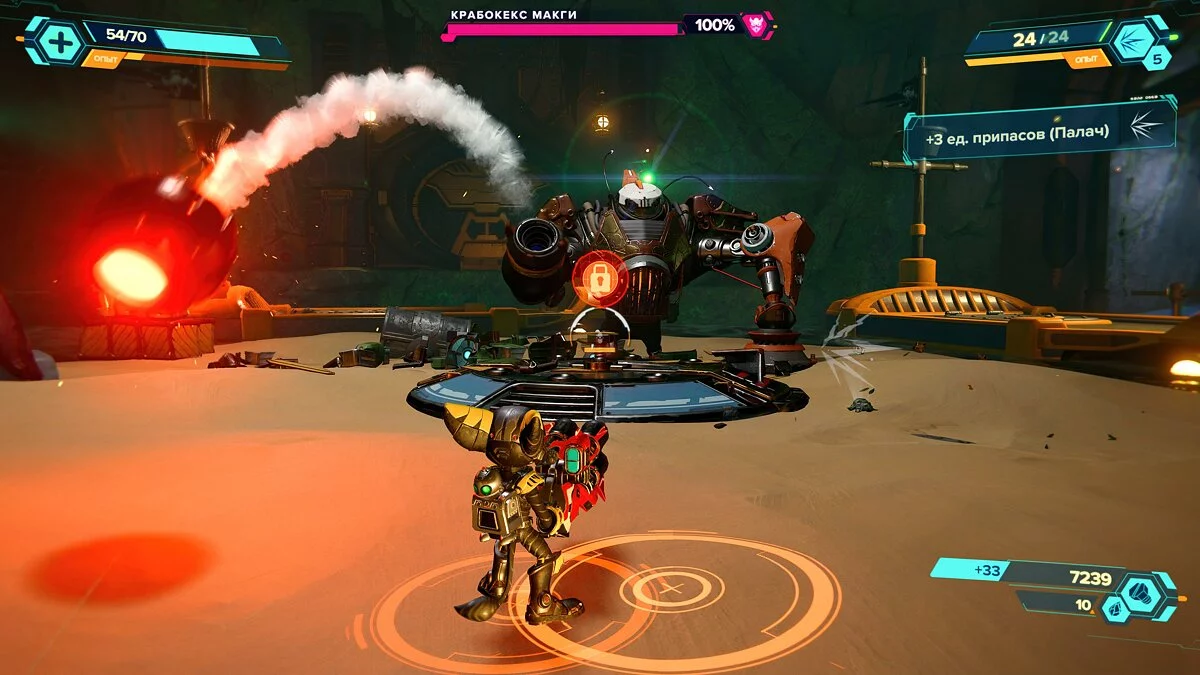
Task: Open the ammo pickup notification for Палач
Action: click(x=1038, y=131)
